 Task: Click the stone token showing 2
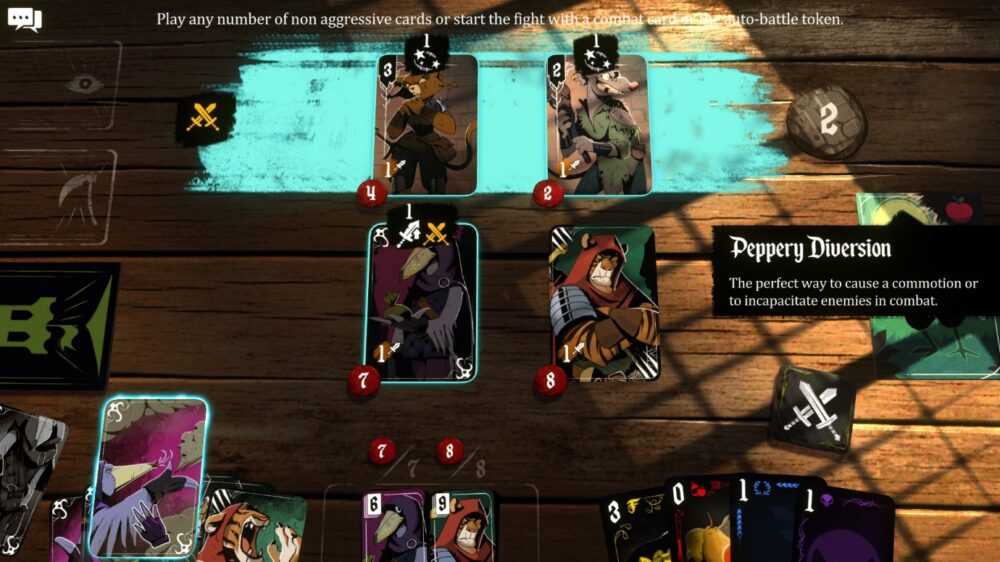(x=826, y=121)
